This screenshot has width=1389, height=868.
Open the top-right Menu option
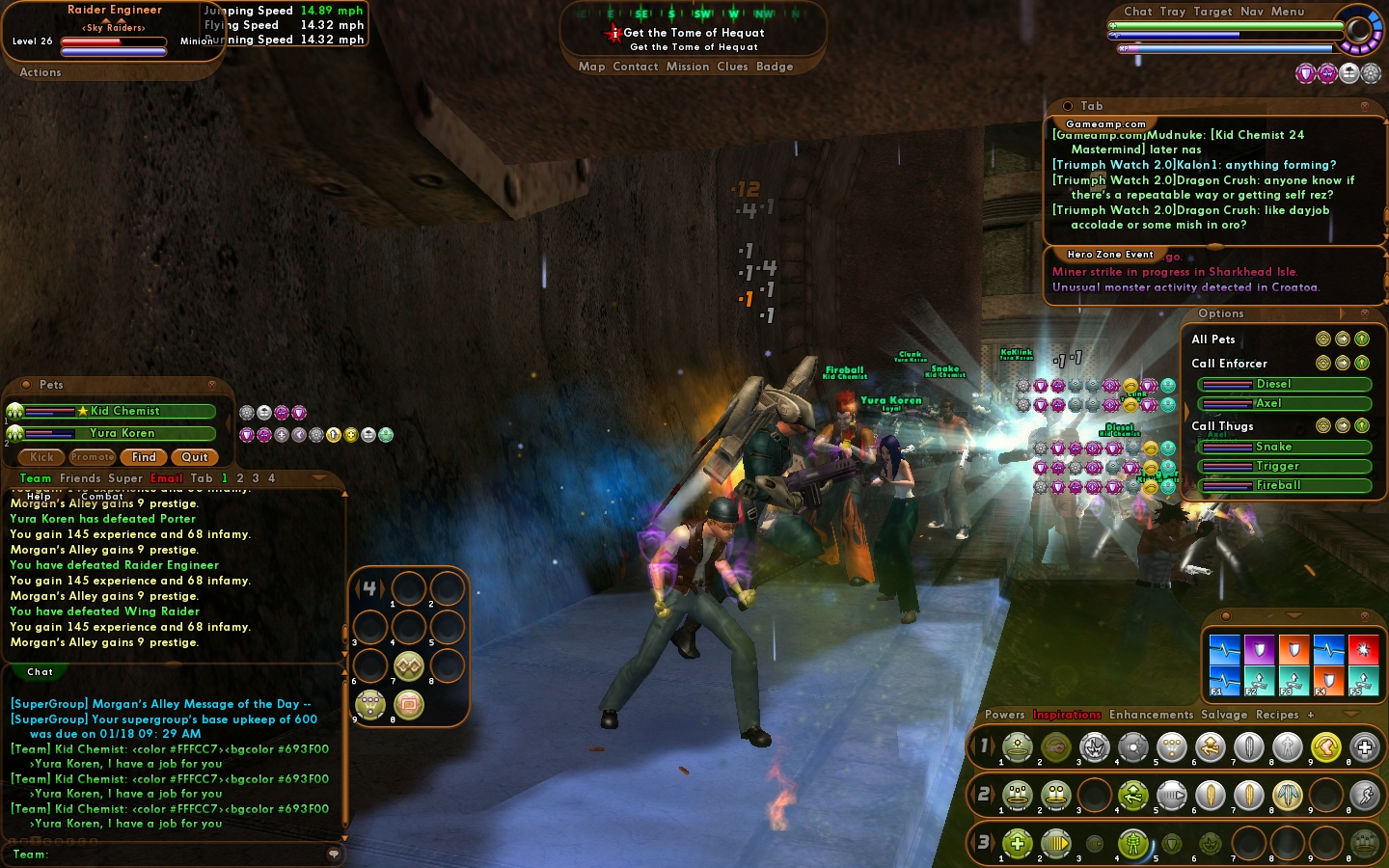[1287, 12]
